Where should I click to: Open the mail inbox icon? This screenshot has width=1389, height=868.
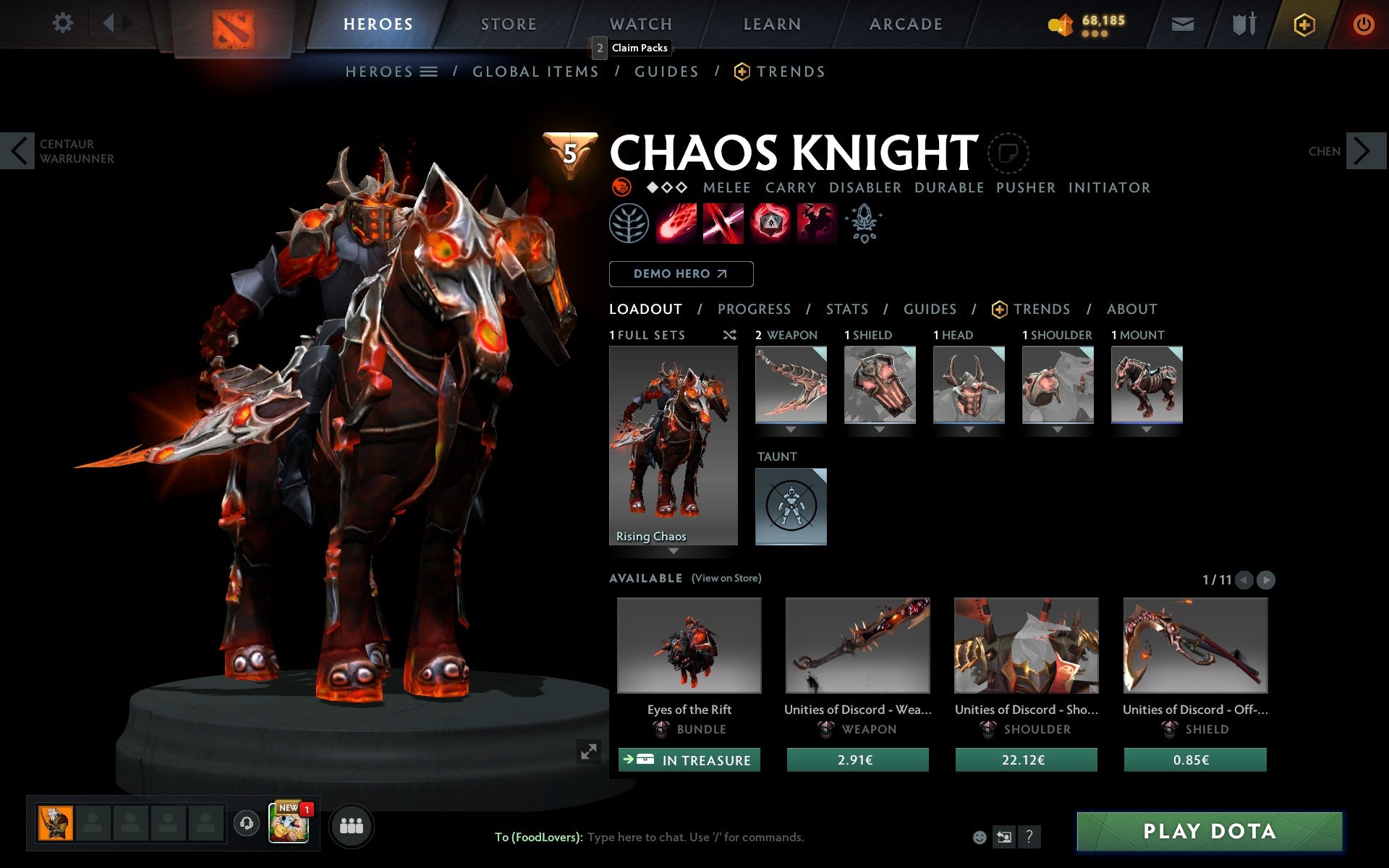(1182, 23)
